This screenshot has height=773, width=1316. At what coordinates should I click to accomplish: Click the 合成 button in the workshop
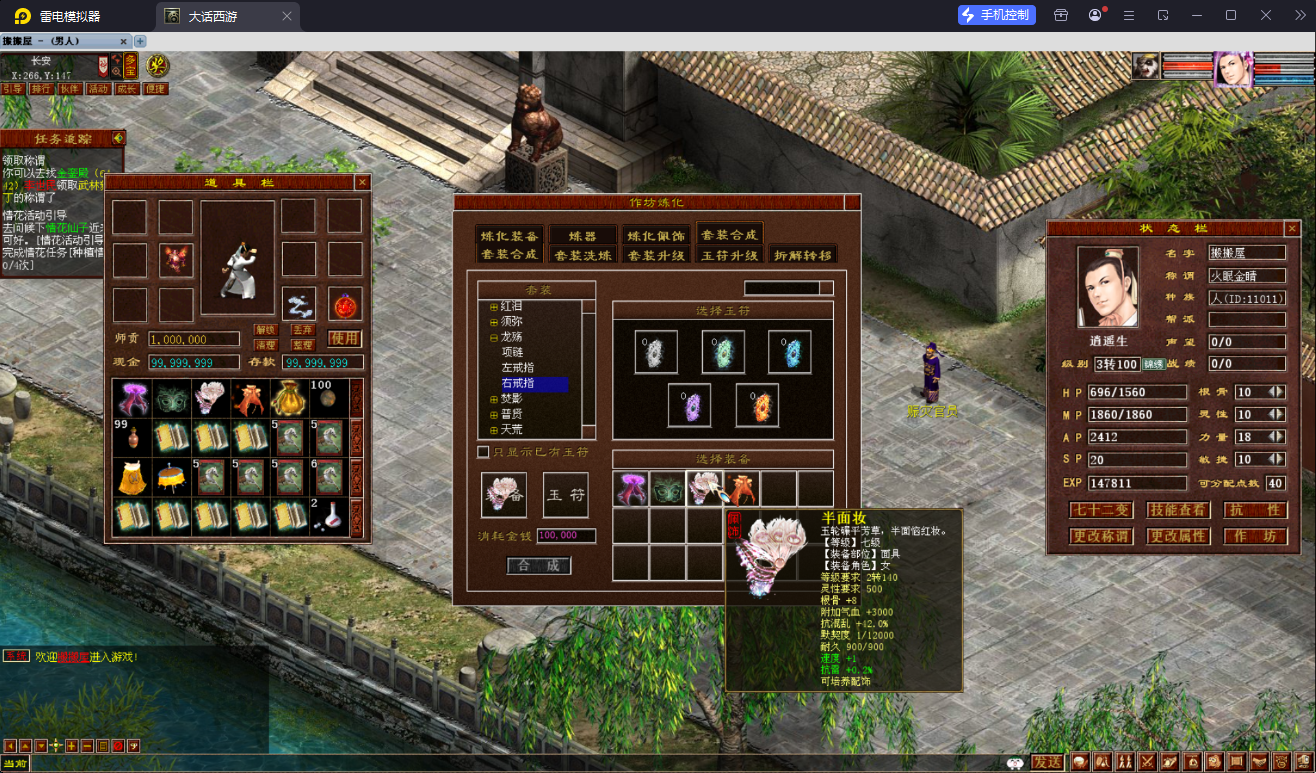[x=539, y=565]
